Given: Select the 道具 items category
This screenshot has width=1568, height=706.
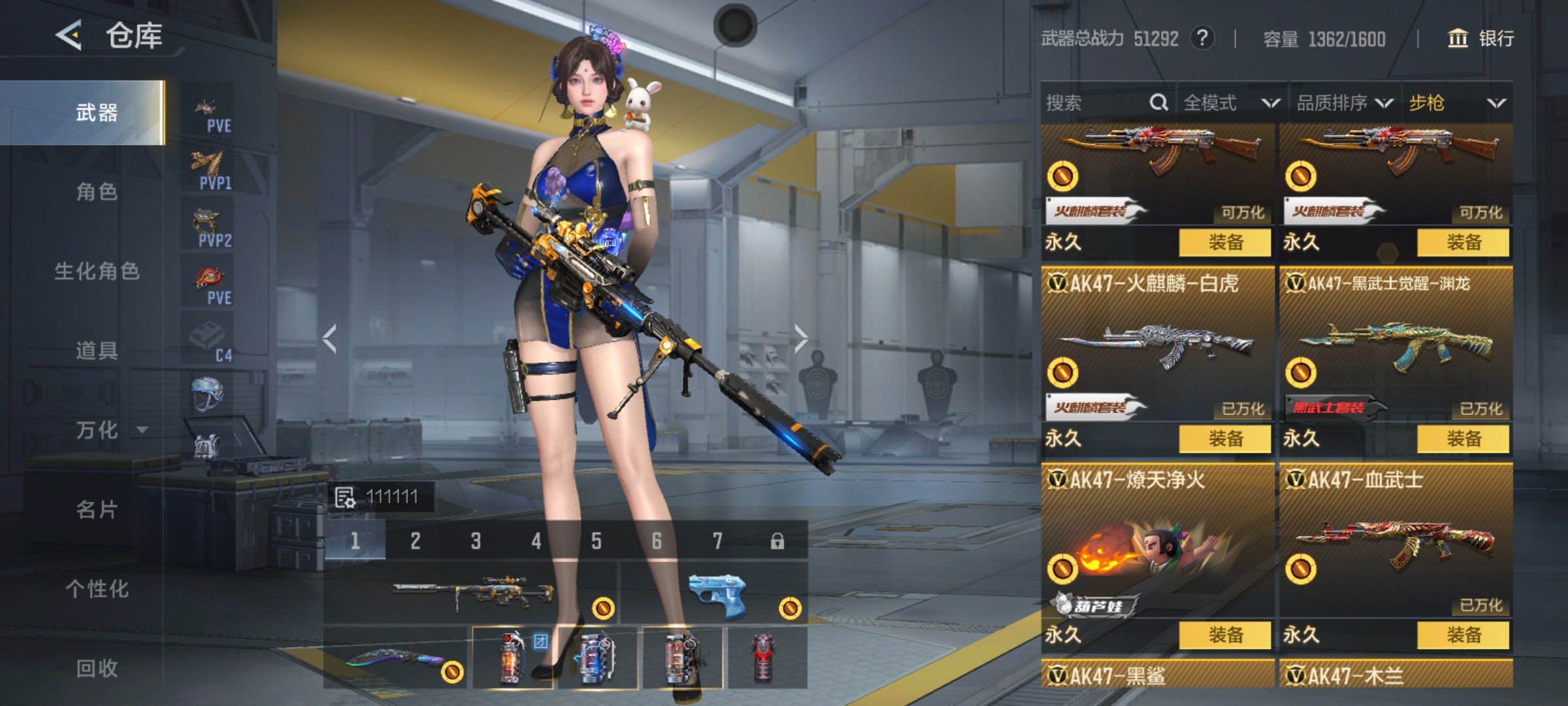Looking at the screenshot, I should (97, 351).
